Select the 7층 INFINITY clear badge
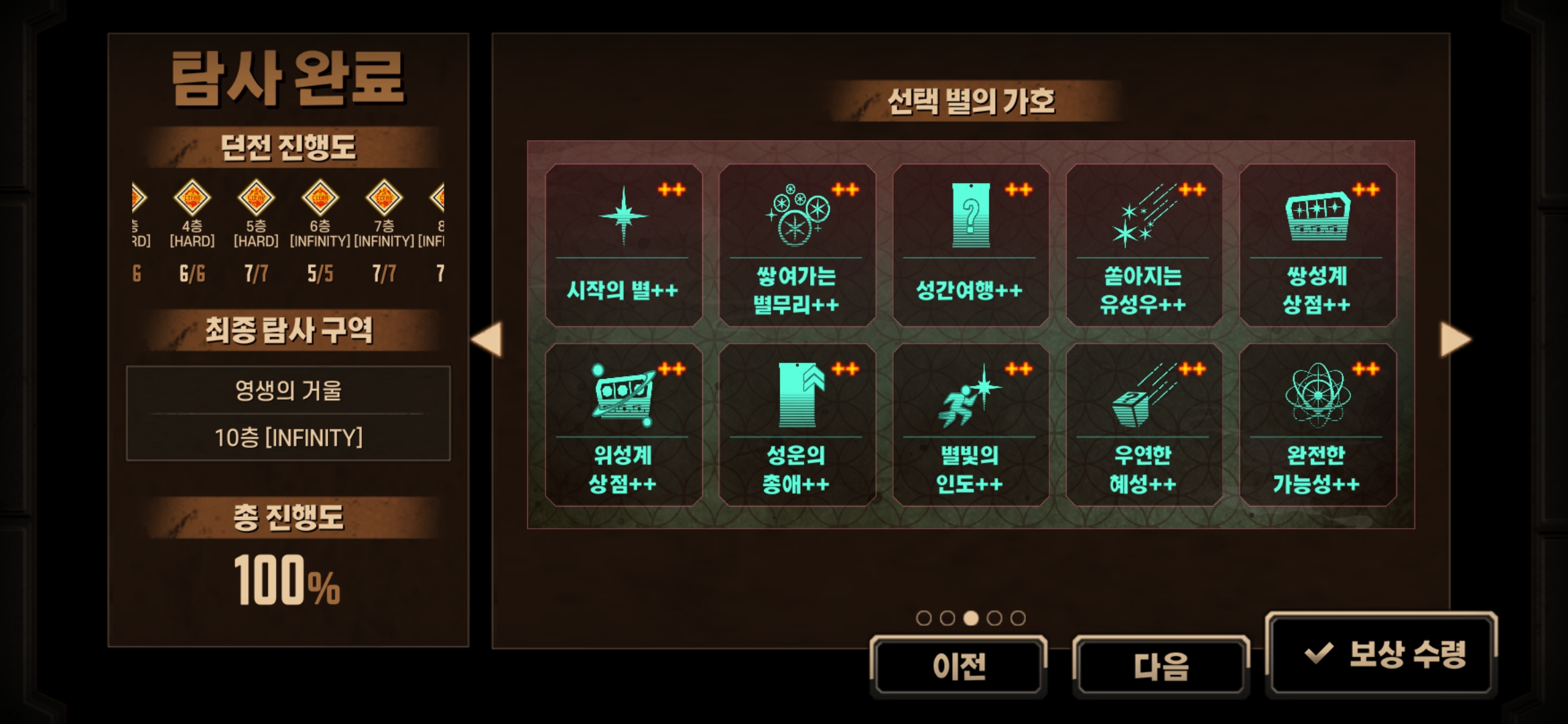 point(384,198)
